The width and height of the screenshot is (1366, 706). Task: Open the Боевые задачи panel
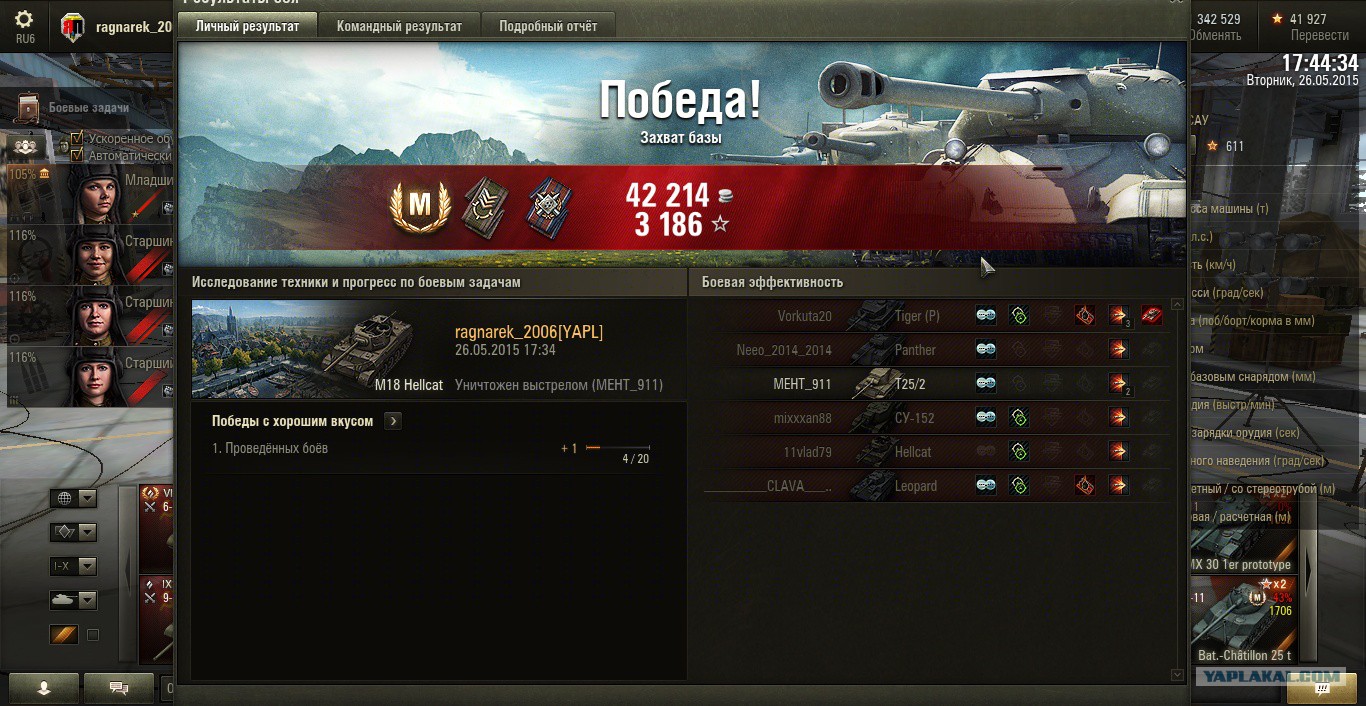click(x=88, y=108)
